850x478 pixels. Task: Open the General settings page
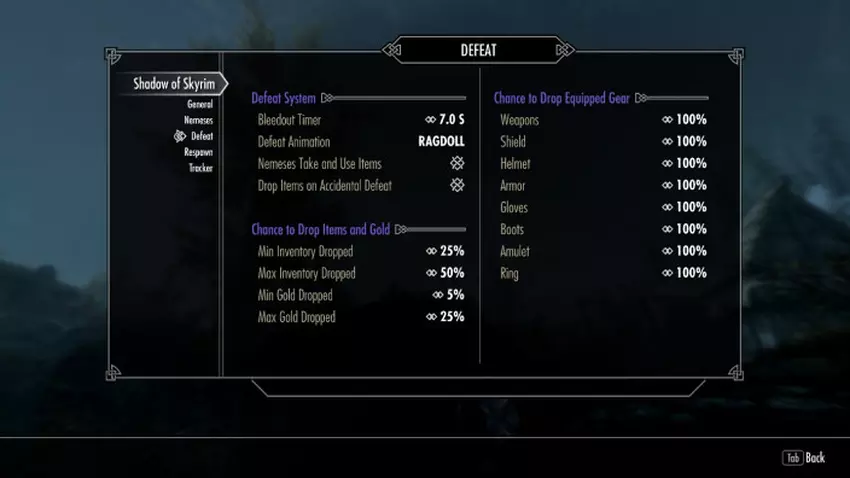coord(199,104)
